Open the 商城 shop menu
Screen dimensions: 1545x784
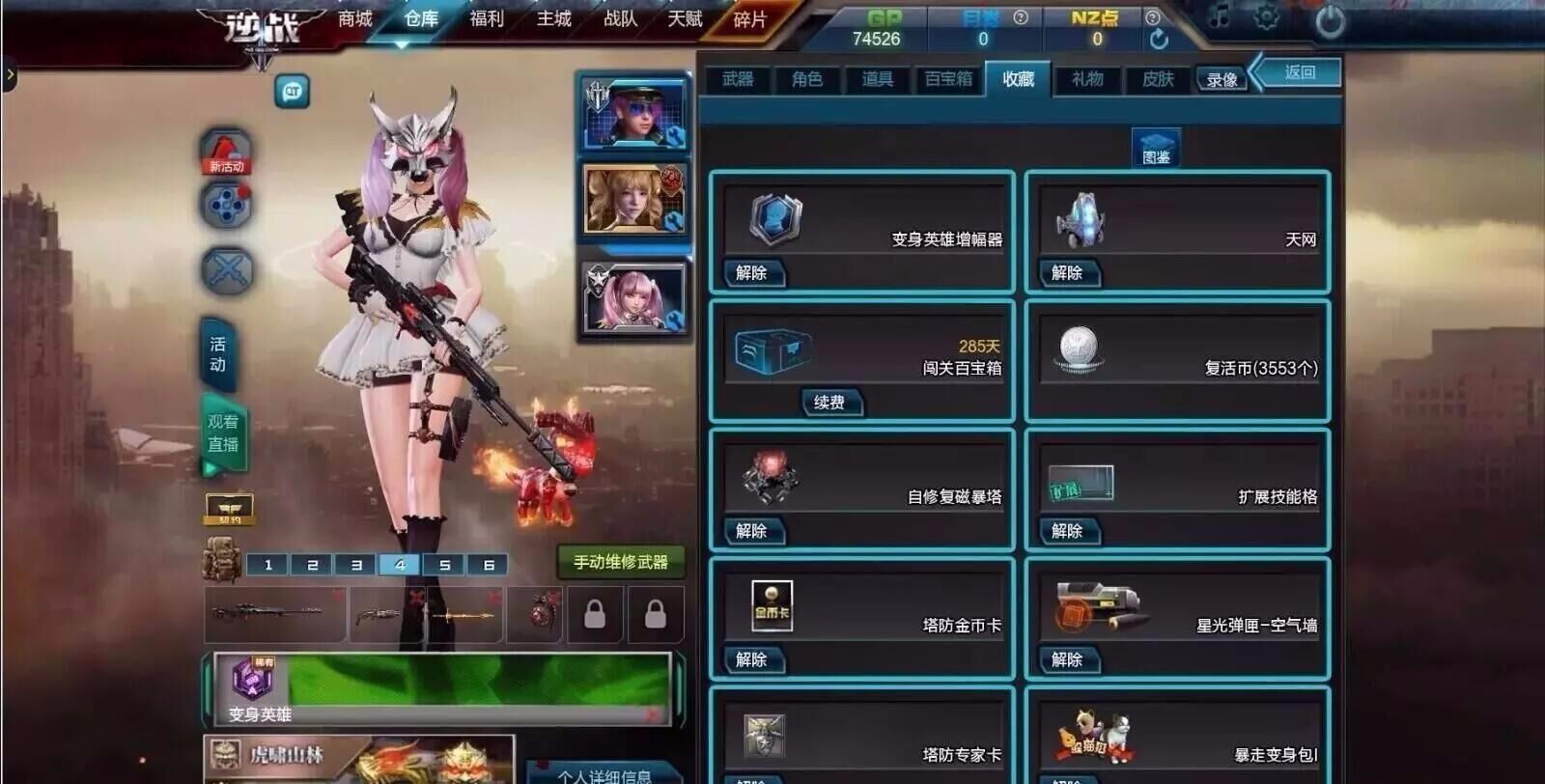pyautogui.click(x=354, y=19)
